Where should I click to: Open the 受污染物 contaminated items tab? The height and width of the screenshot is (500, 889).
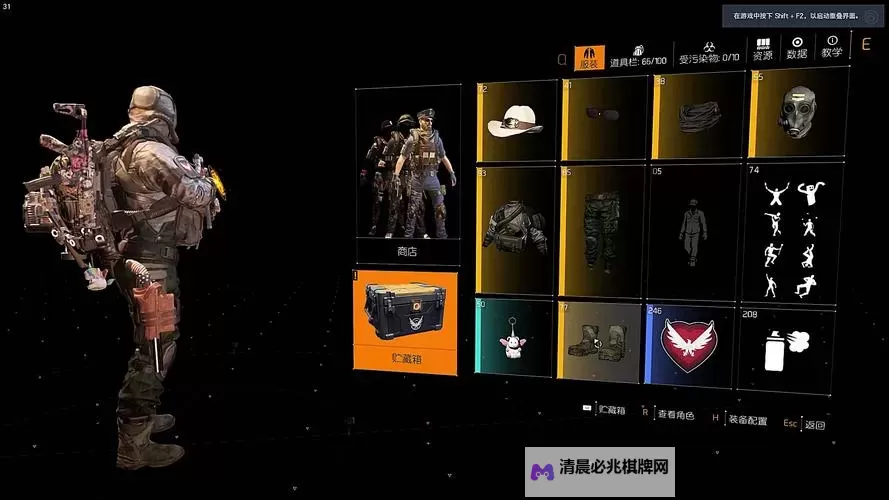tap(708, 55)
